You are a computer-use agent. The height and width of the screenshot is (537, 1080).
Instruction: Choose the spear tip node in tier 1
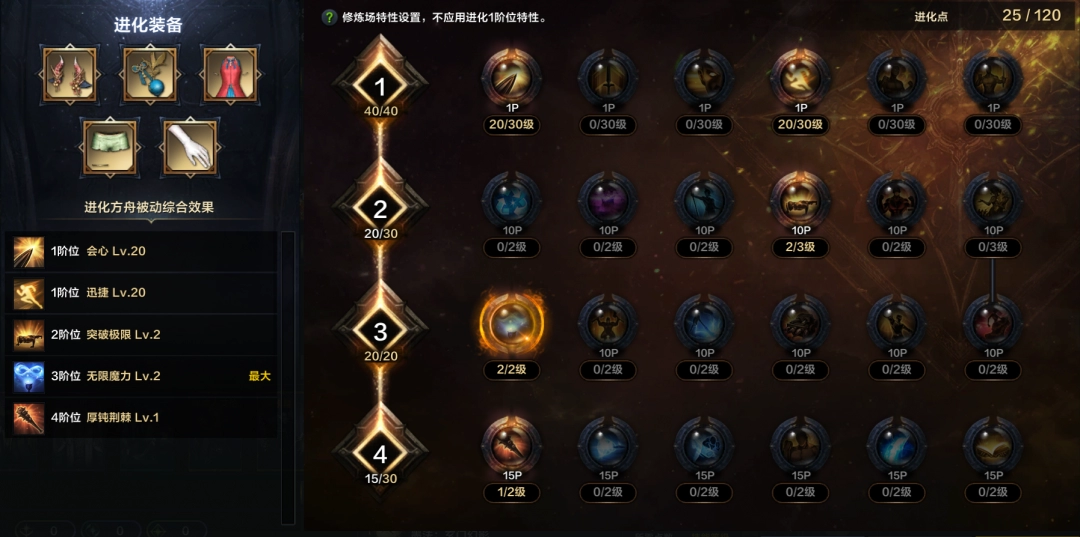point(512,78)
